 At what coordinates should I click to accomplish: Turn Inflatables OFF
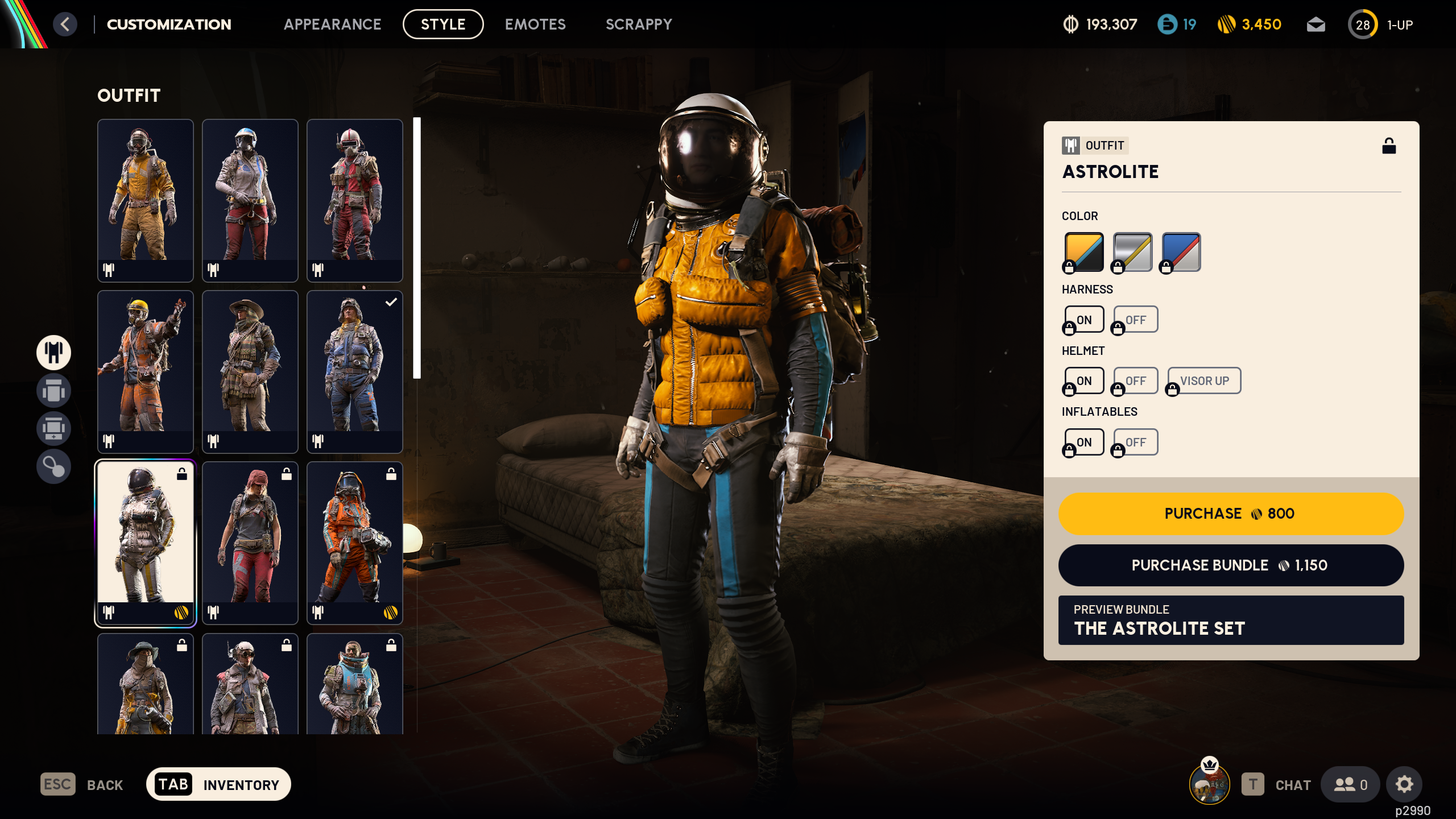pyautogui.click(x=1135, y=442)
